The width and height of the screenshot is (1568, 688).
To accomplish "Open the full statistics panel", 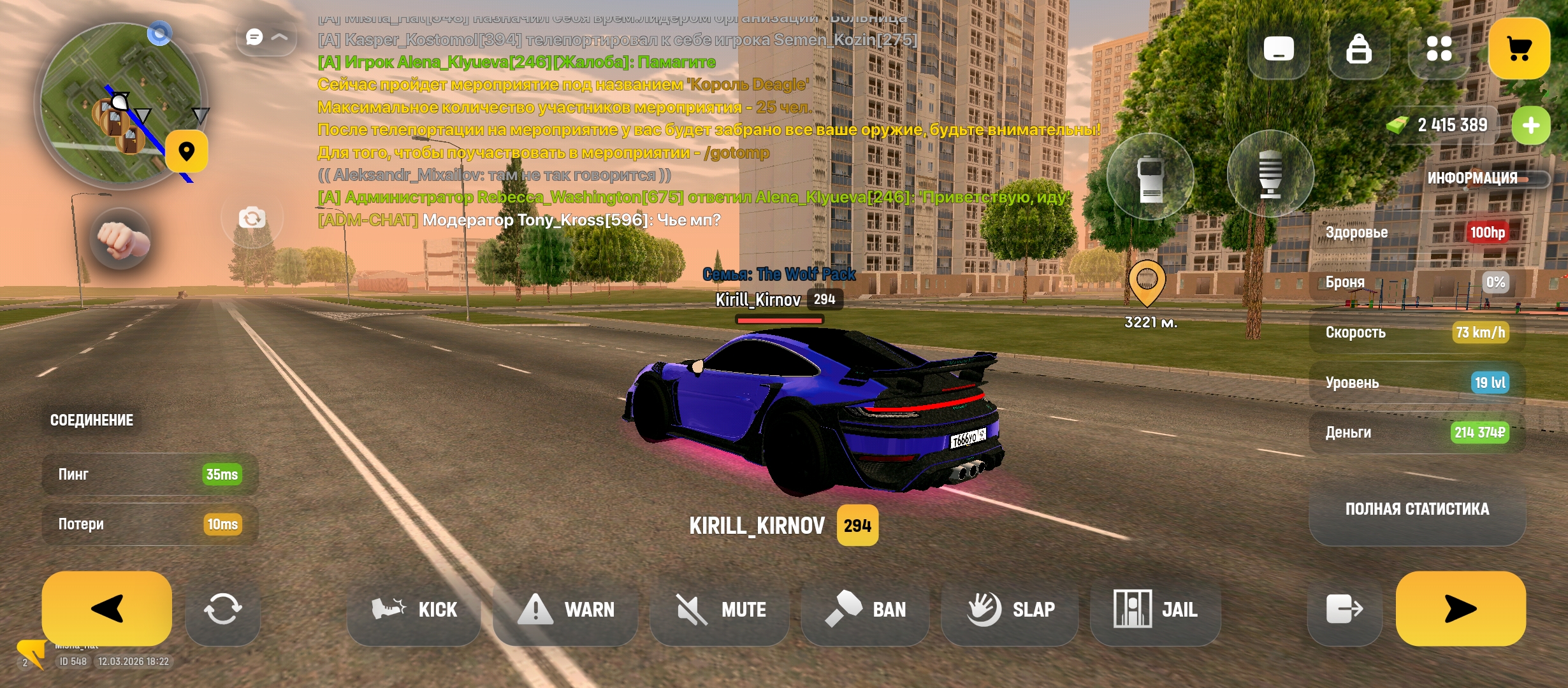I will click(x=1417, y=509).
